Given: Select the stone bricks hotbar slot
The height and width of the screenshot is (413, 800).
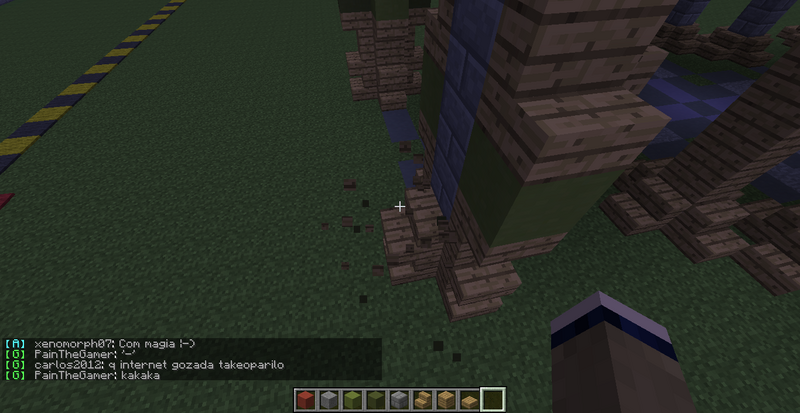Looking at the screenshot, I should click(399, 400).
